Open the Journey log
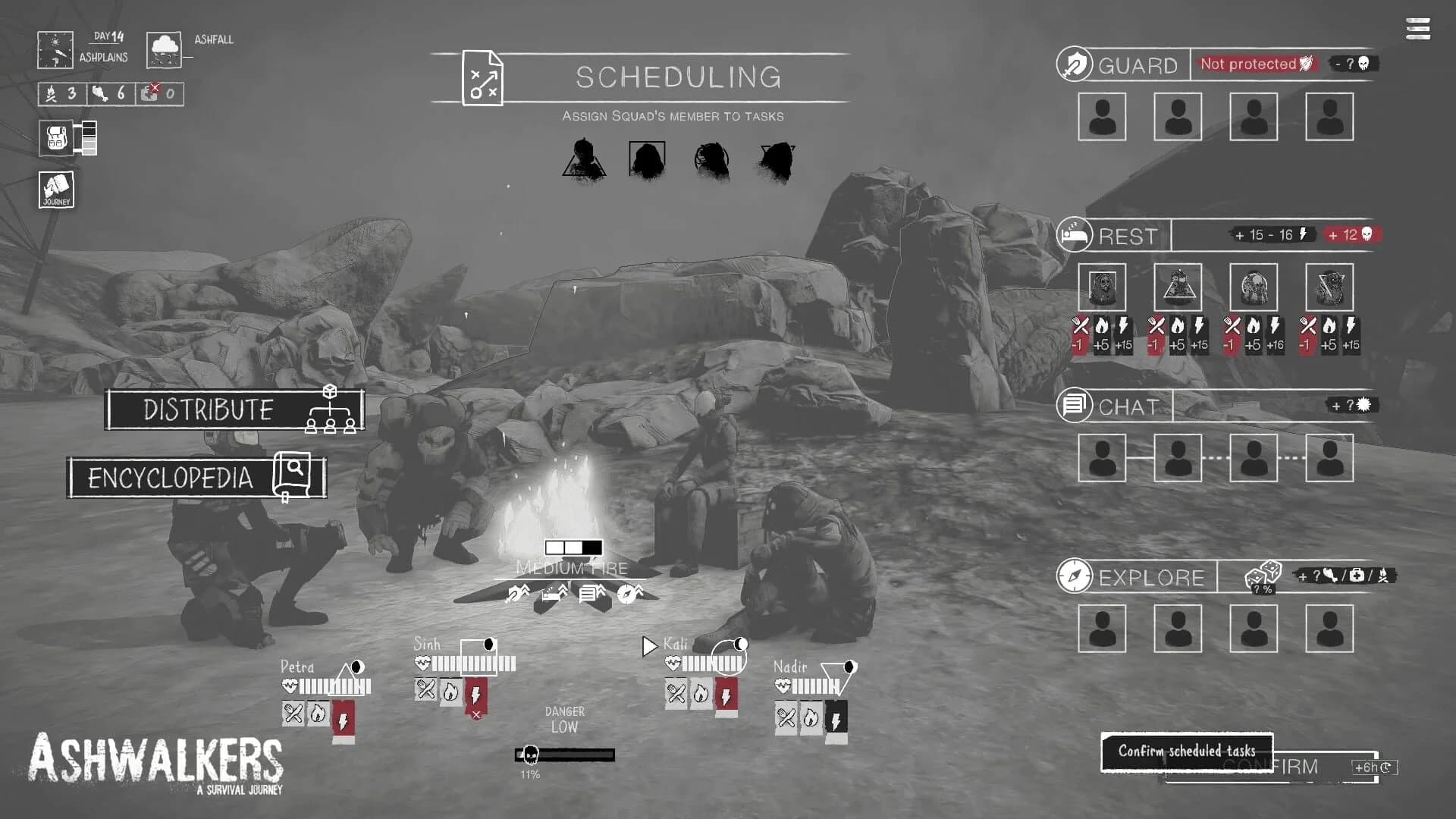 pos(55,190)
